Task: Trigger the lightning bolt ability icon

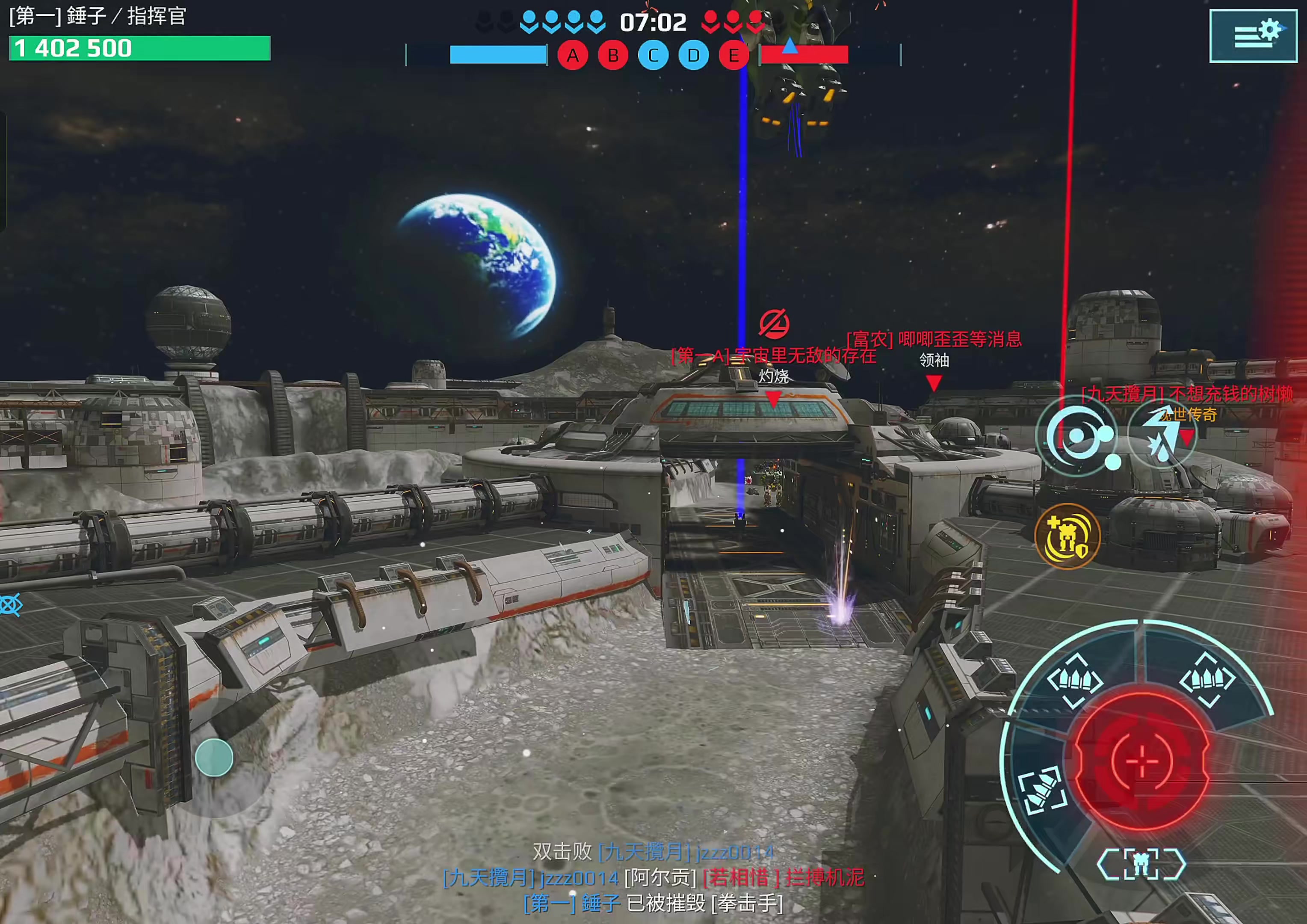Action: (1161, 437)
